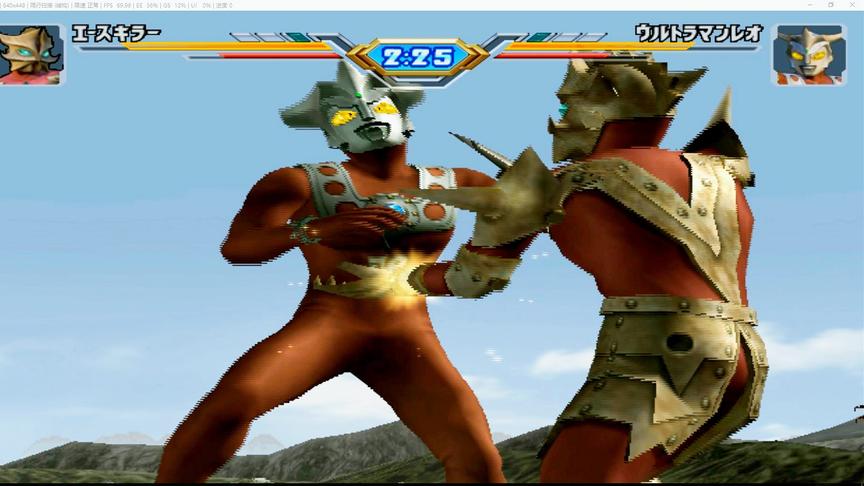Screen dimensions: 864x486
Task: Click the Ultraman Leo portrait
Action: [x=809, y=54]
